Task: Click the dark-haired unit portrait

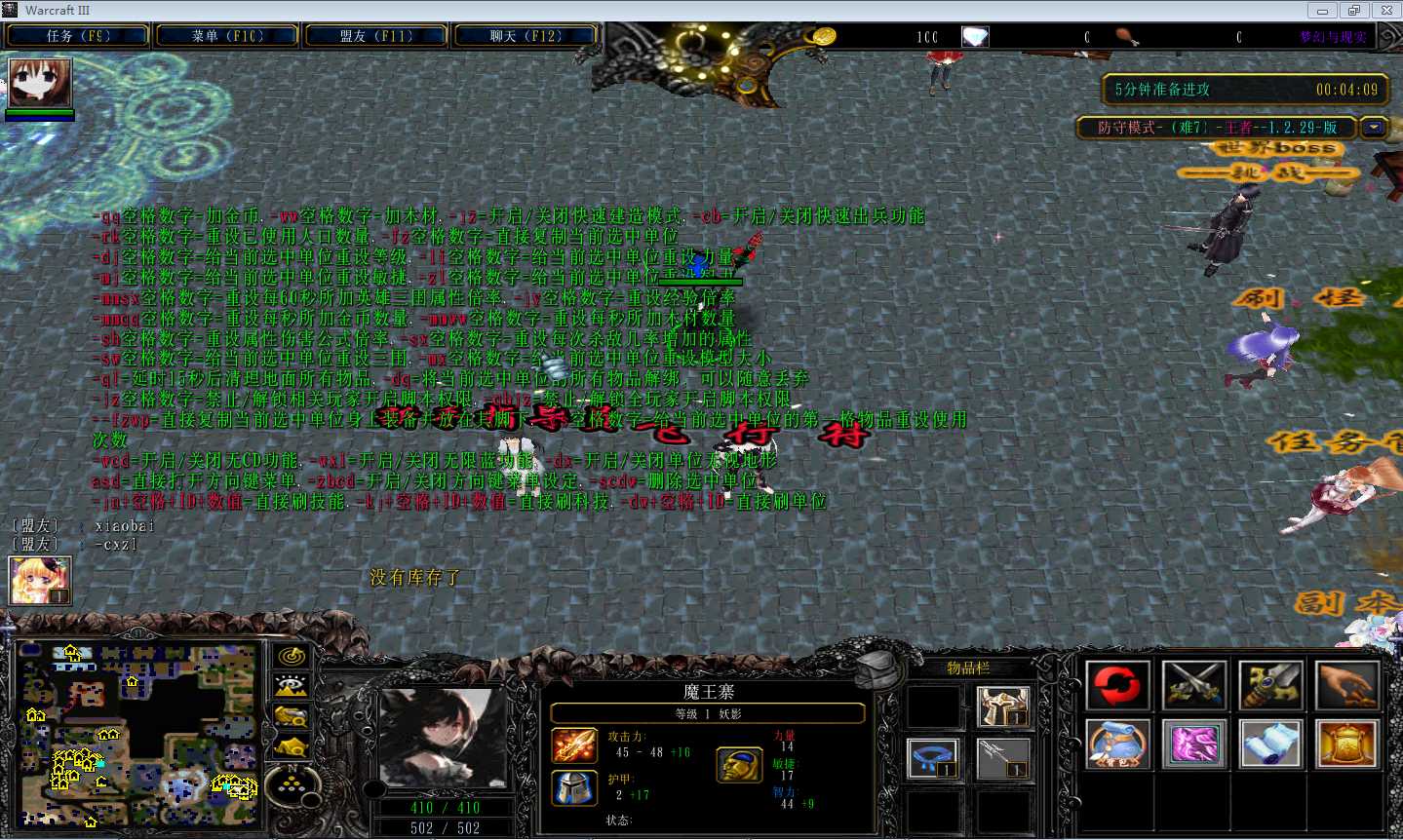Action: 444,736
